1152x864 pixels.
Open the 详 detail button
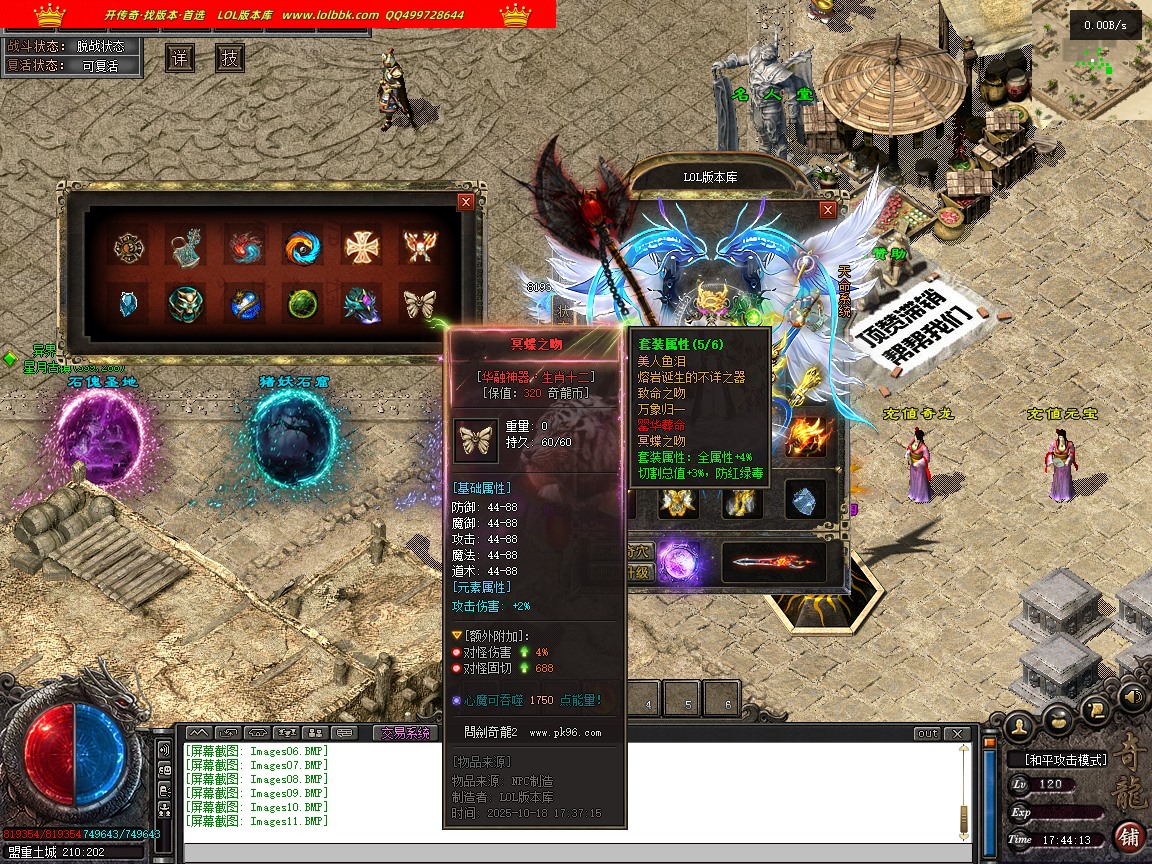click(x=180, y=58)
